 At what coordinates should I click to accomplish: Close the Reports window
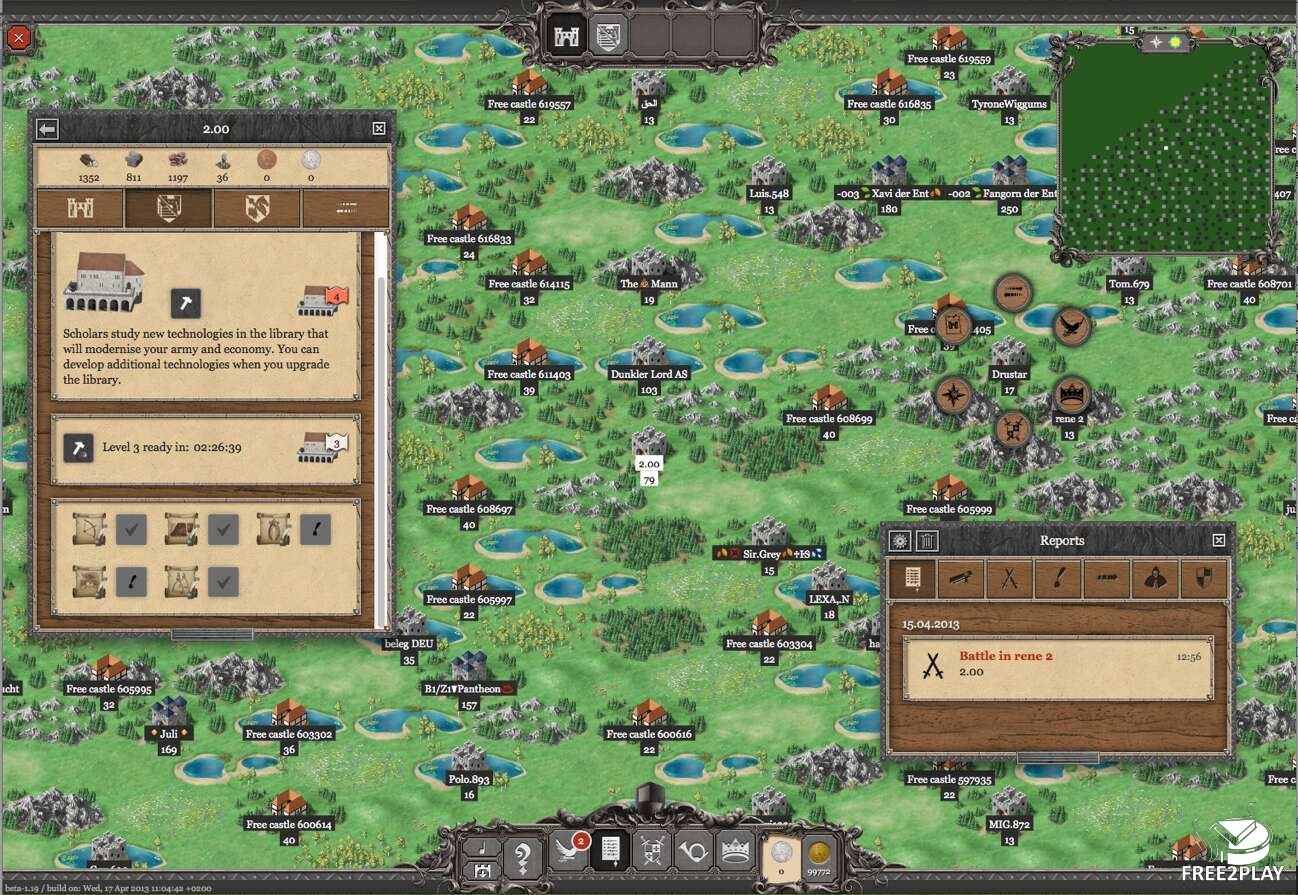(1218, 540)
